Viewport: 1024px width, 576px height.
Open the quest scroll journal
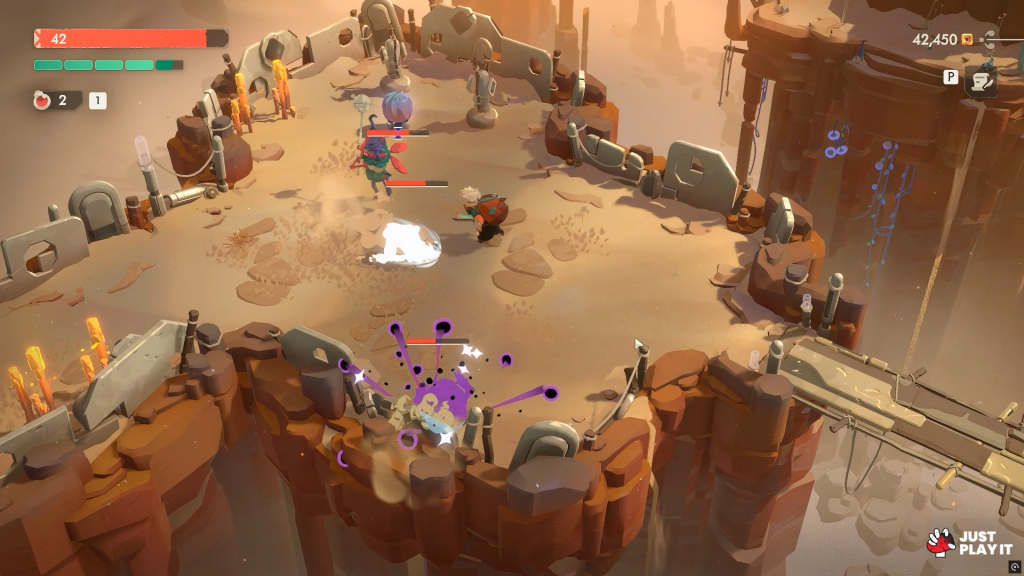click(980, 83)
